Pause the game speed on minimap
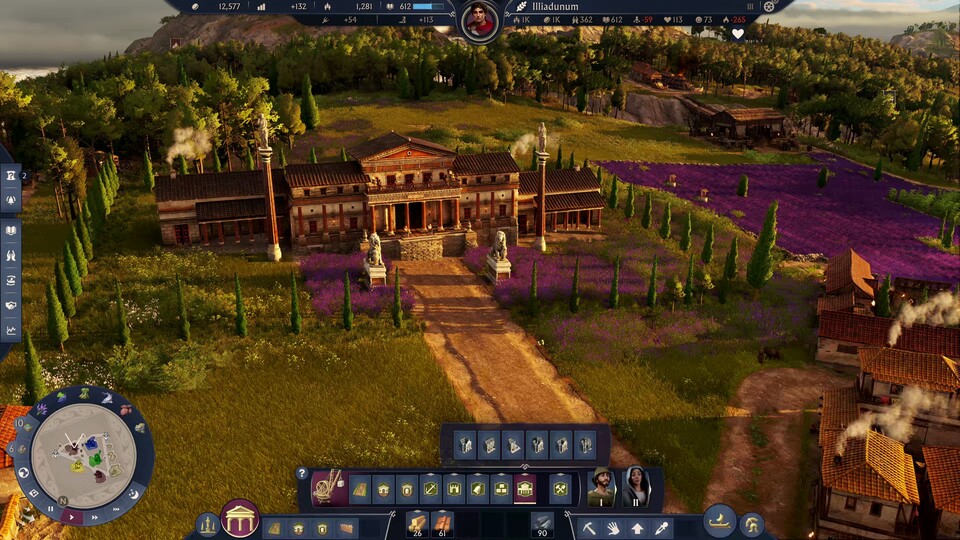Screen dimensions: 960x540 click(51, 508)
